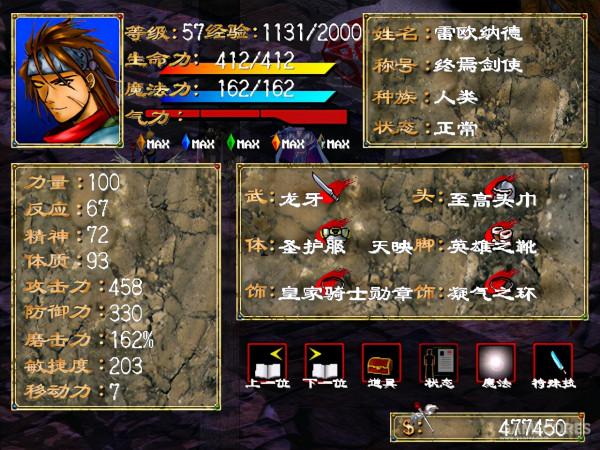Select the weapon slot 龙牙
This screenshot has height=450, width=600.
pyautogui.click(x=300, y=199)
